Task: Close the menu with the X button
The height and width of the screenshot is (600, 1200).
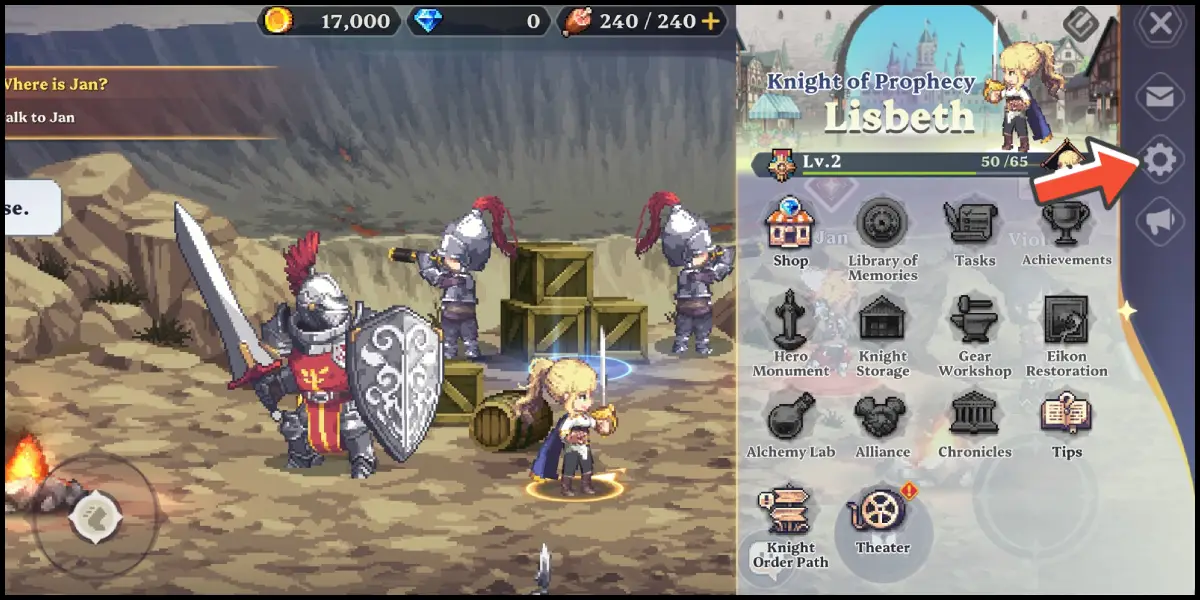Action: coord(1160,24)
